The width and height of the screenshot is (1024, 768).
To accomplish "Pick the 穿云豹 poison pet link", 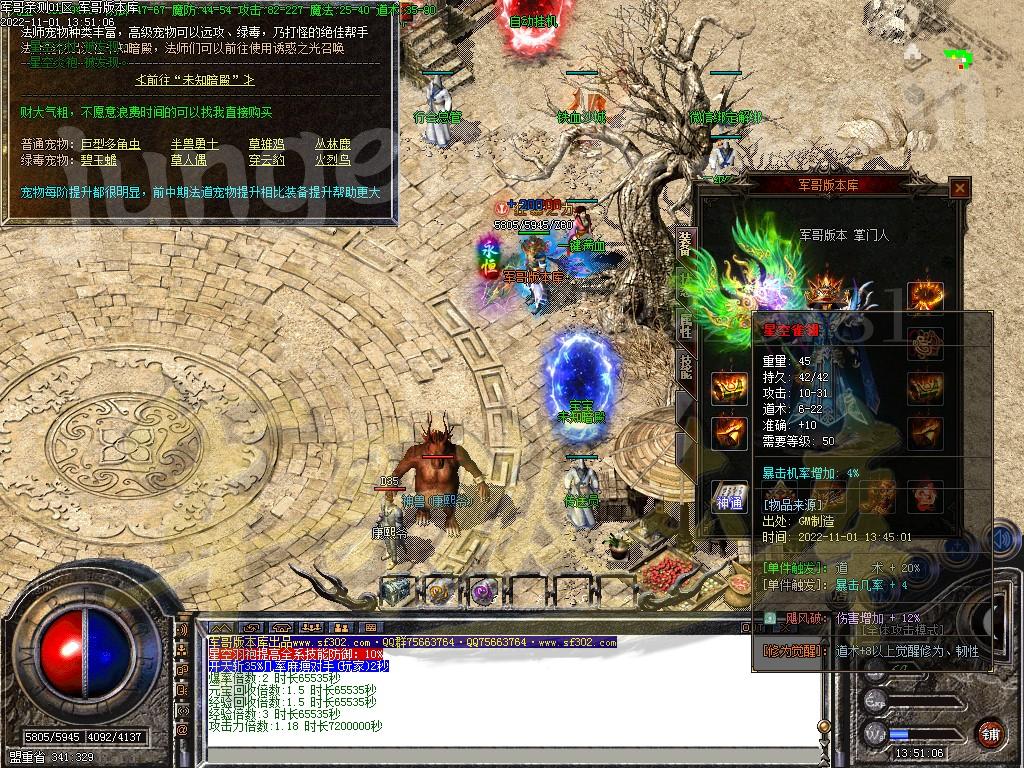I will (266, 159).
